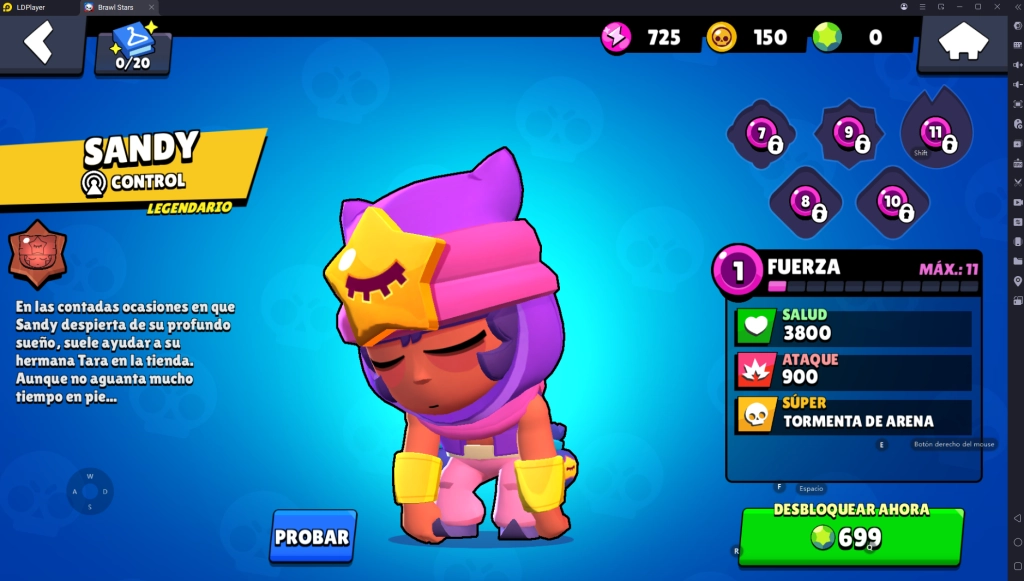Show details for the Ataque stat
Viewport: 1024px width, 581px height.
click(853, 371)
